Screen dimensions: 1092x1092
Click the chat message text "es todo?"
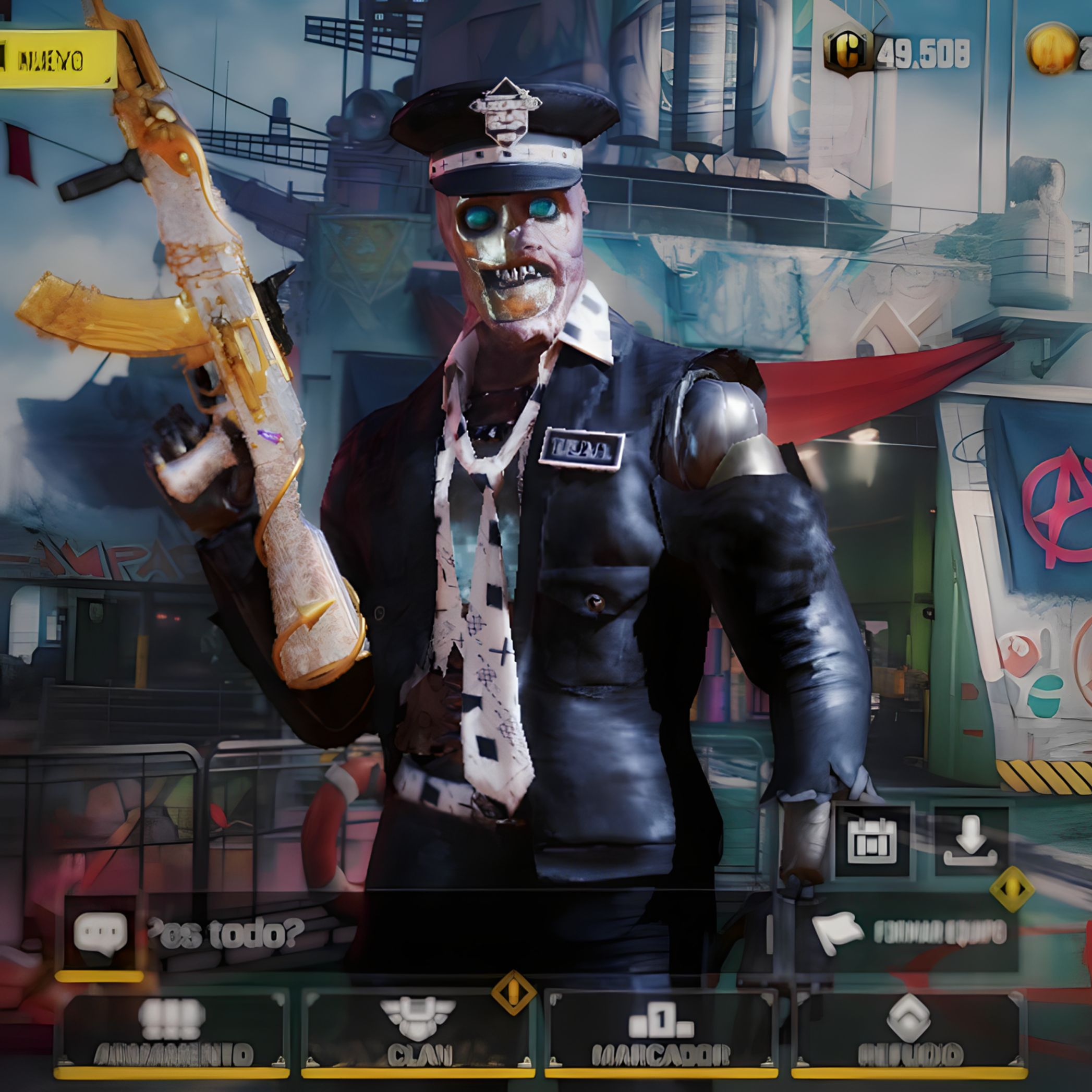tap(226, 933)
